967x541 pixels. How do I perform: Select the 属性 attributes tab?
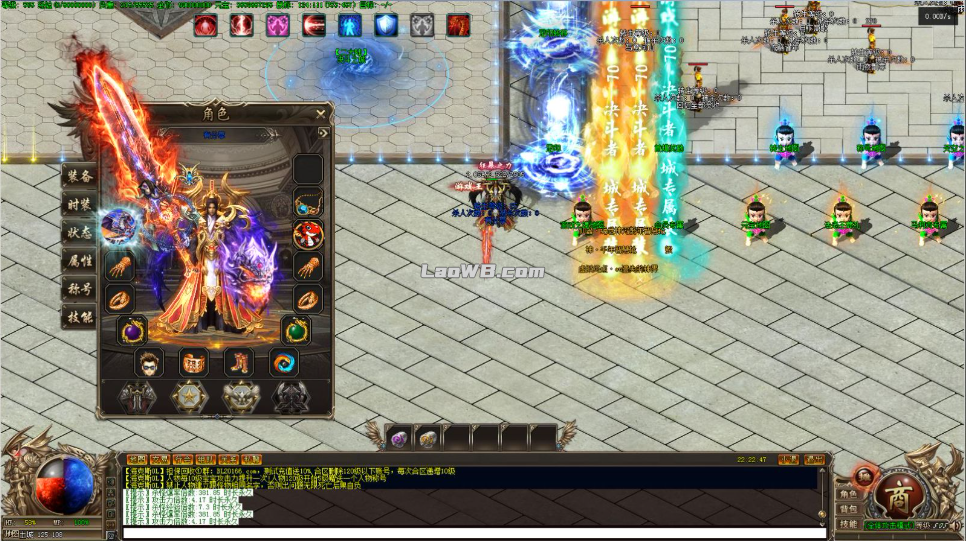[80, 260]
